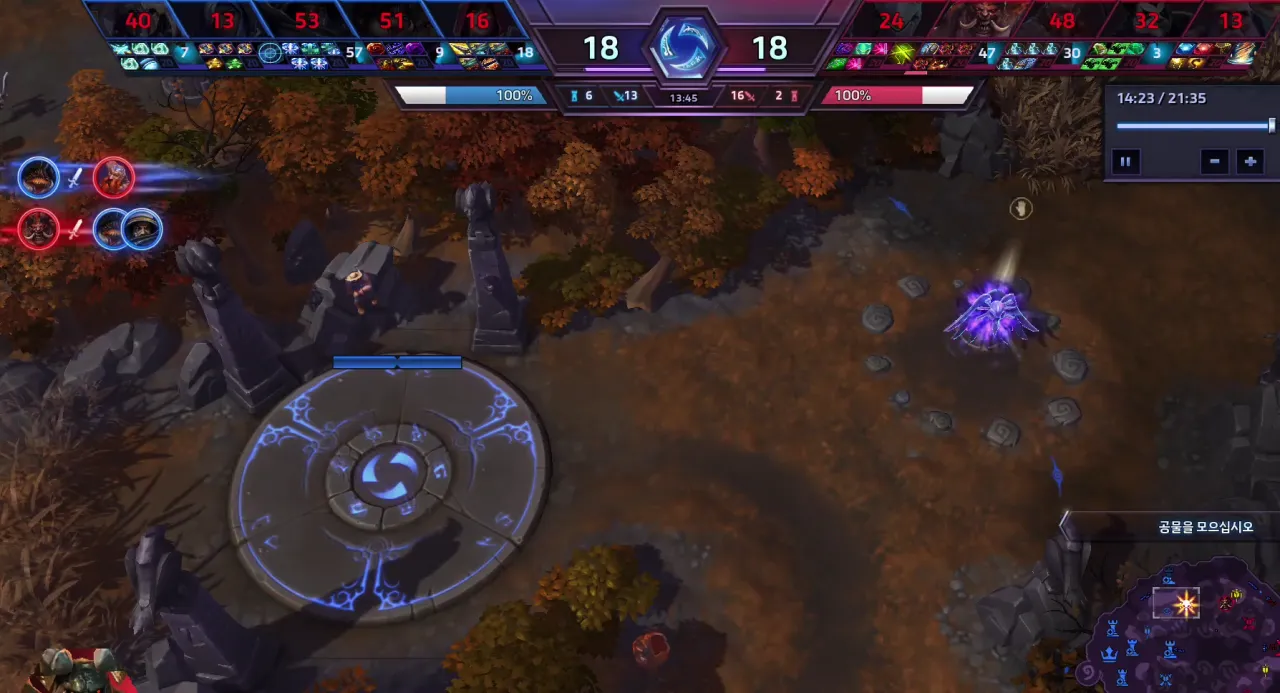Select the red hero with 32 second respawn

pos(1147,20)
